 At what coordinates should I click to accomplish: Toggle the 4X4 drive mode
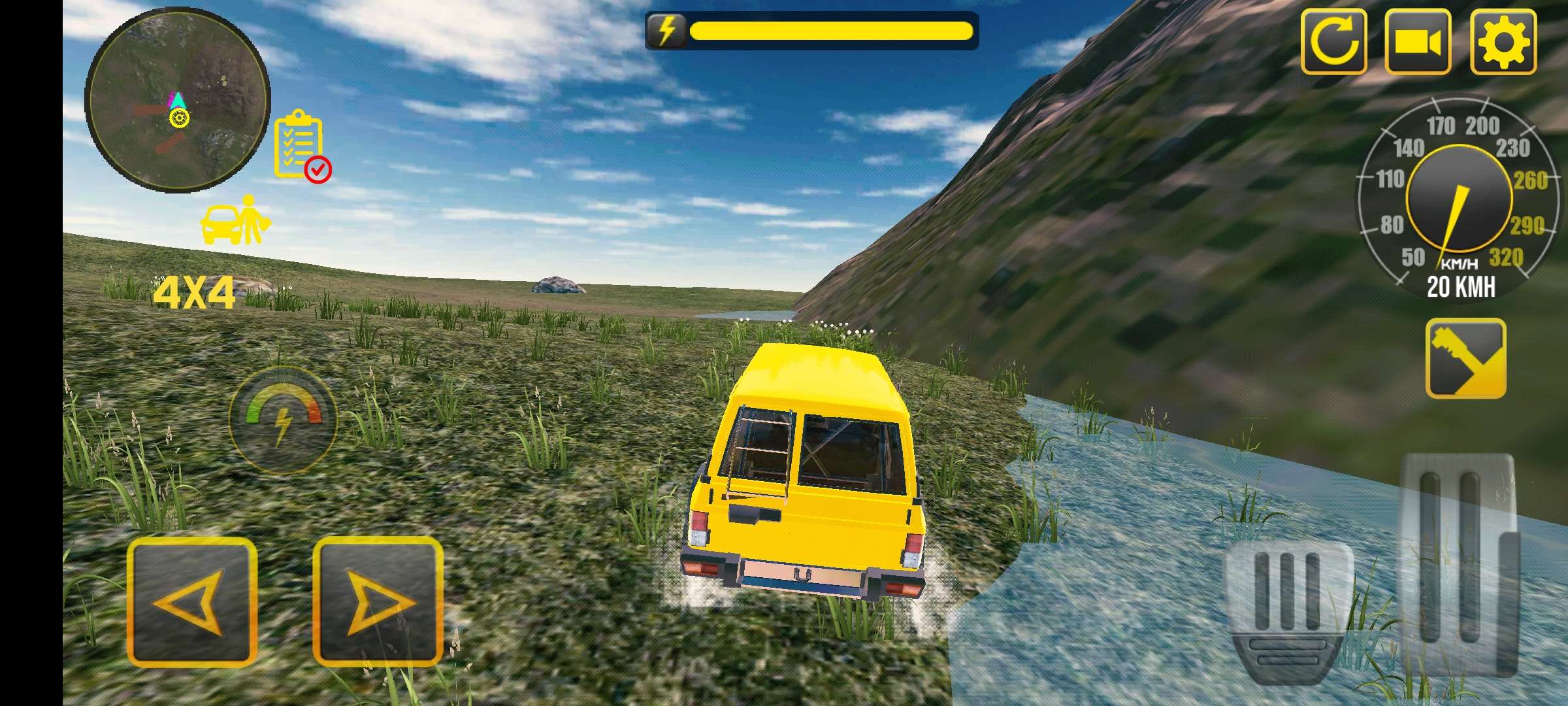pos(193,294)
